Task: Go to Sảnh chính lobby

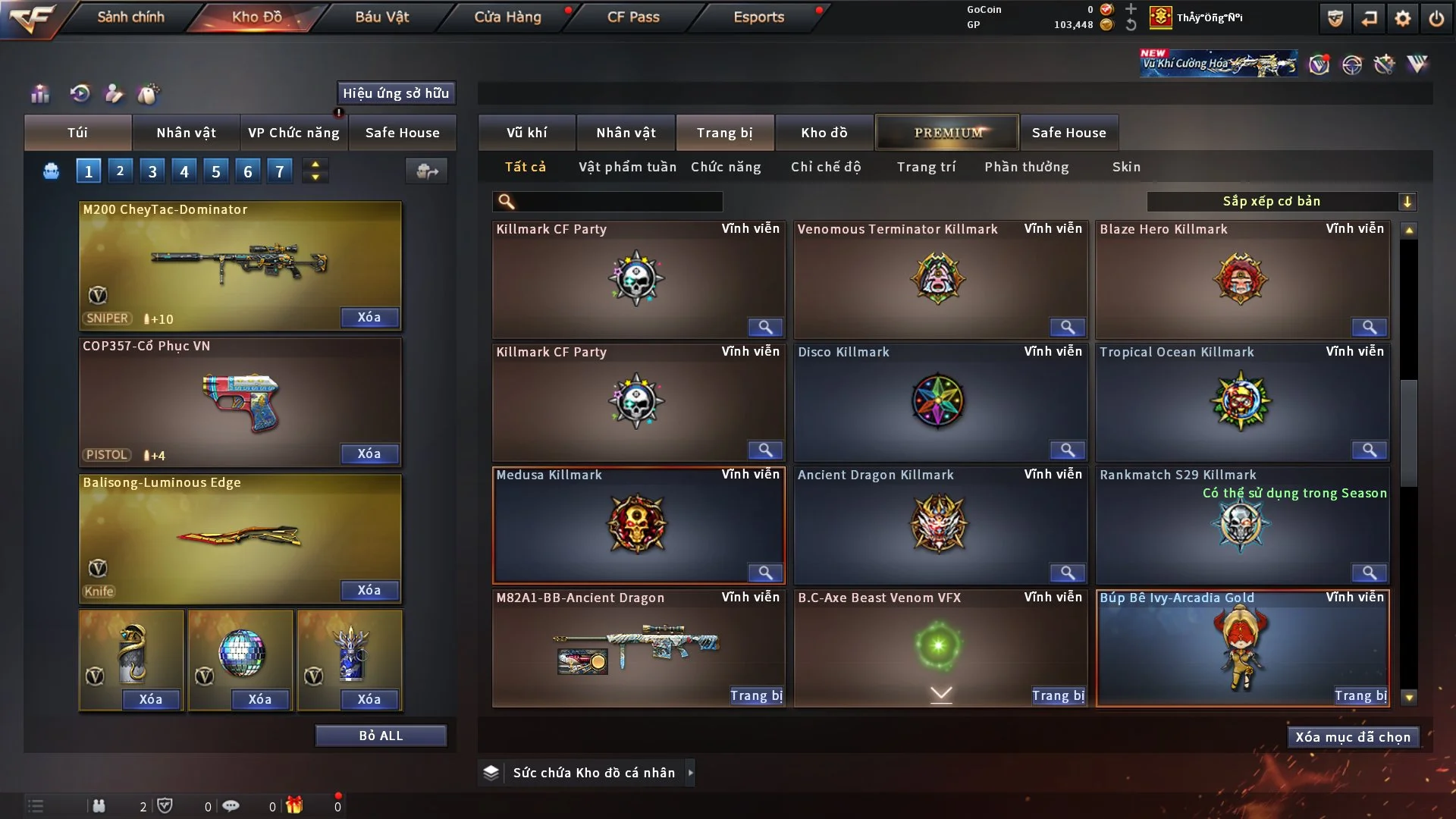Action: [x=130, y=17]
